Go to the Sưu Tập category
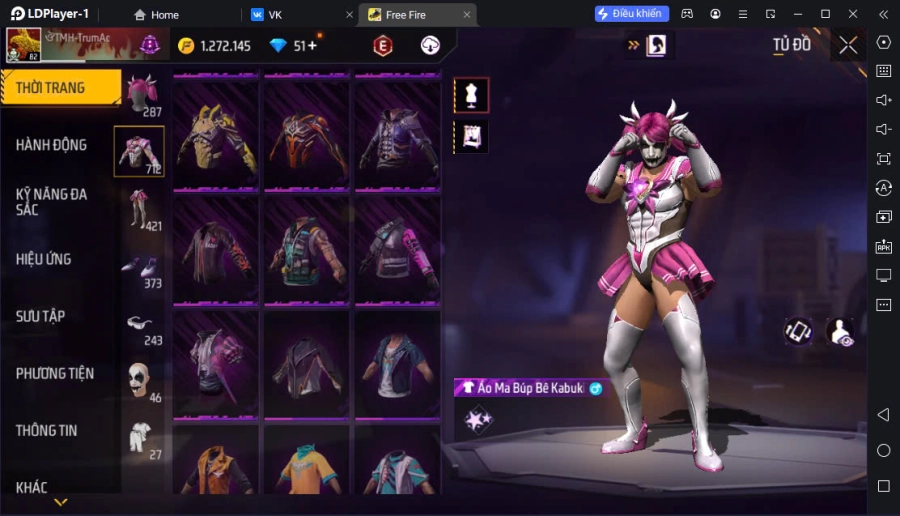 41,316
